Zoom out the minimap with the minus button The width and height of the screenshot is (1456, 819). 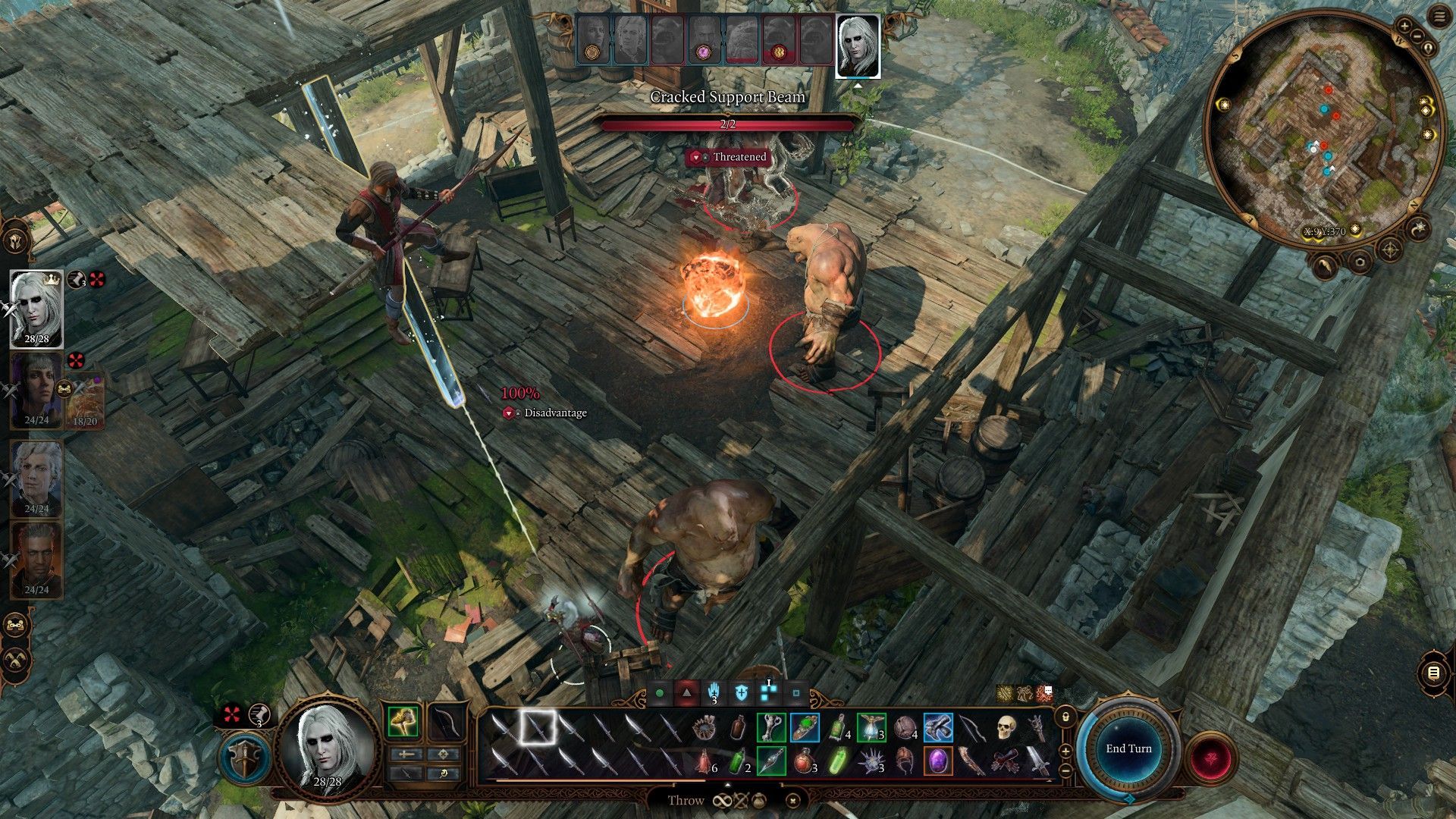click(x=1417, y=38)
